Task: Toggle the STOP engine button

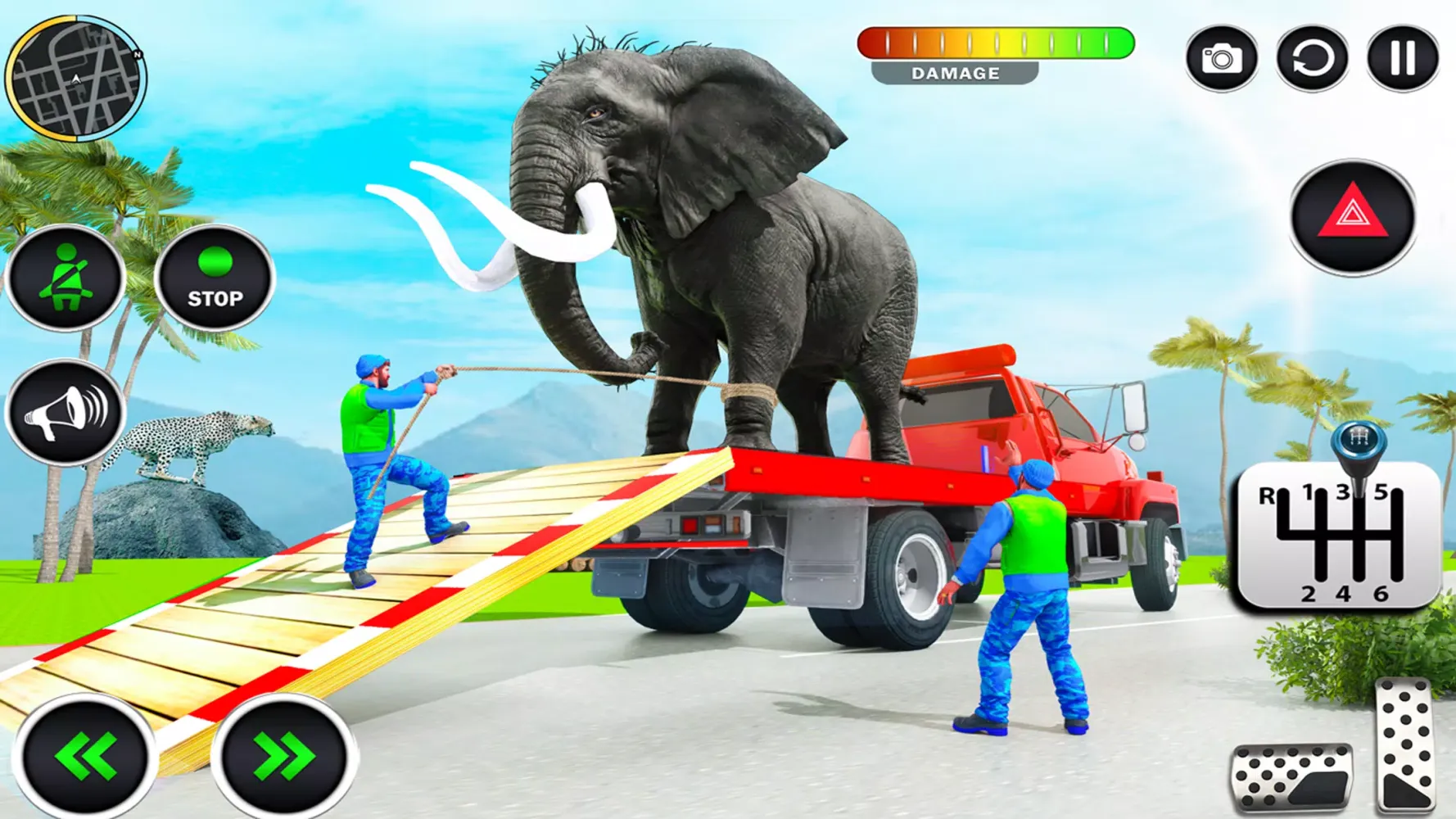Action: pos(215,278)
